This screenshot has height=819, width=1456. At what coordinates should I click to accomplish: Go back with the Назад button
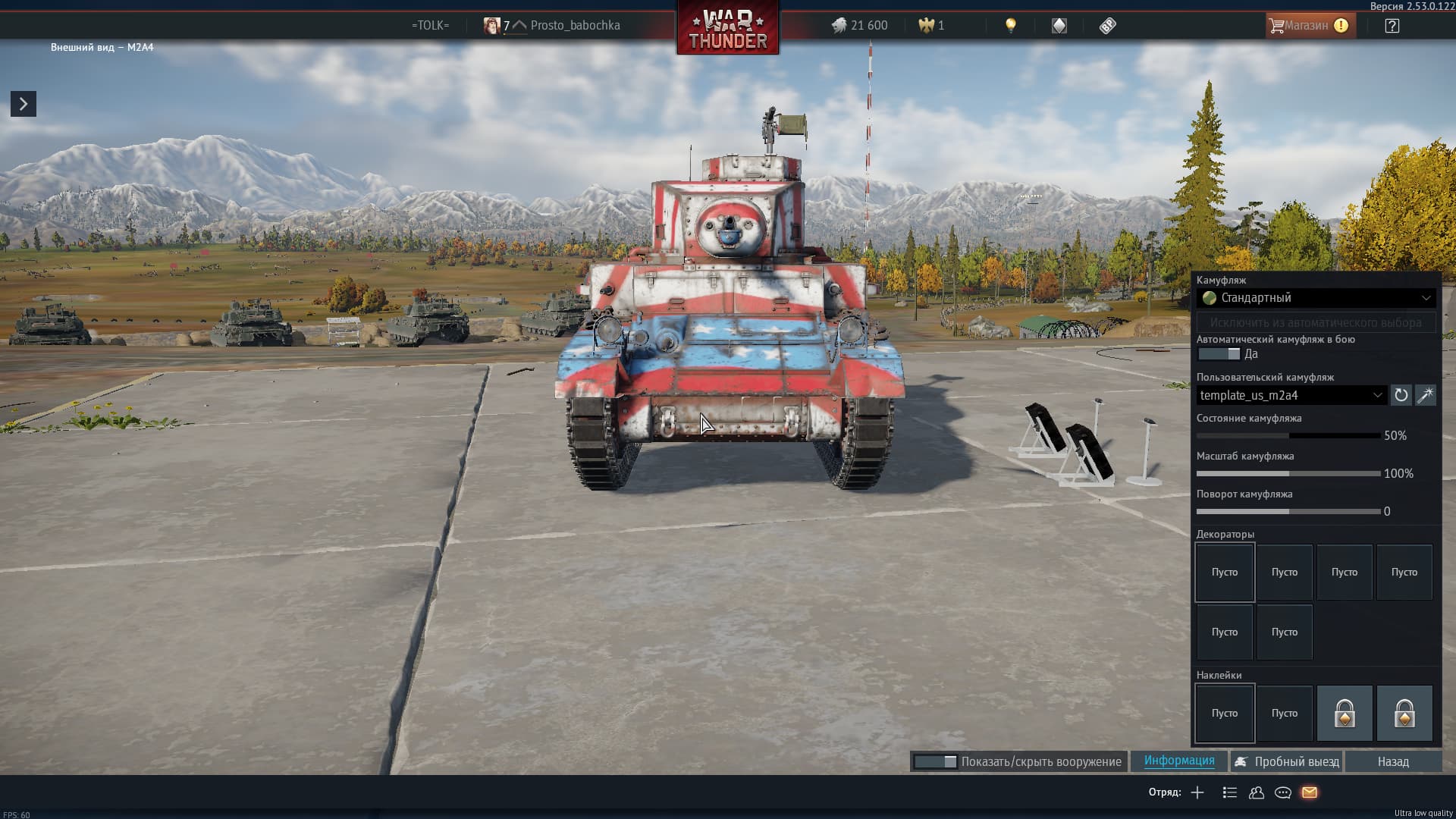(x=1393, y=762)
